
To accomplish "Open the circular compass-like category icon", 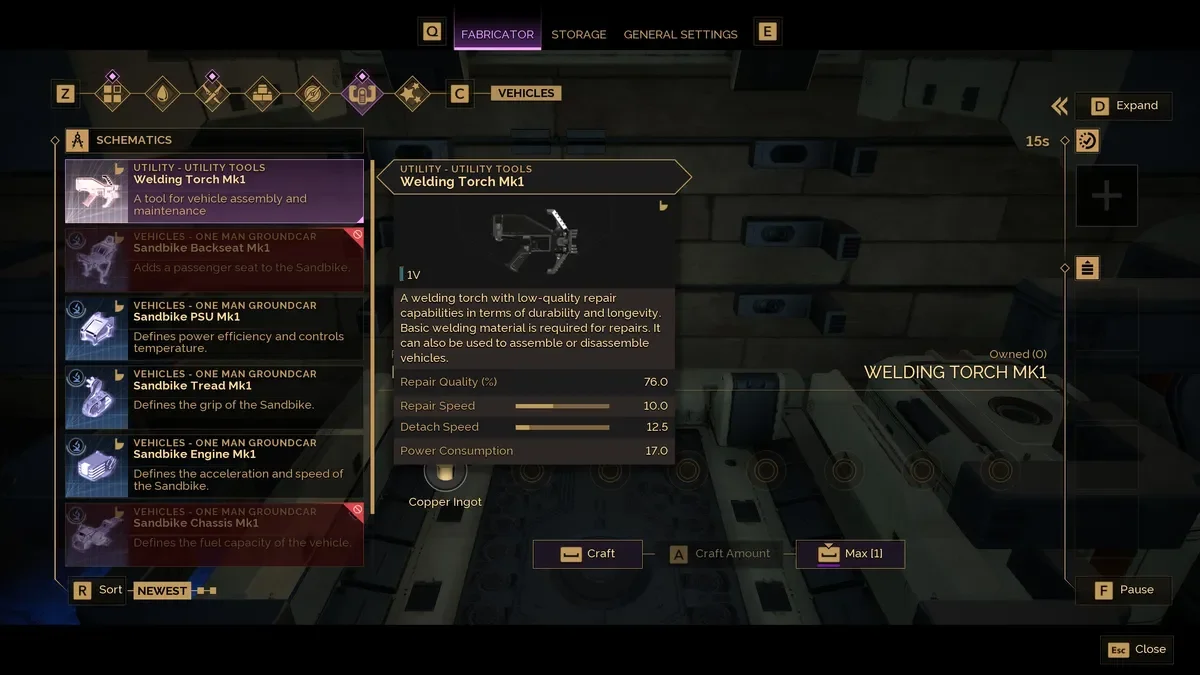I will (x=312, y=94).
